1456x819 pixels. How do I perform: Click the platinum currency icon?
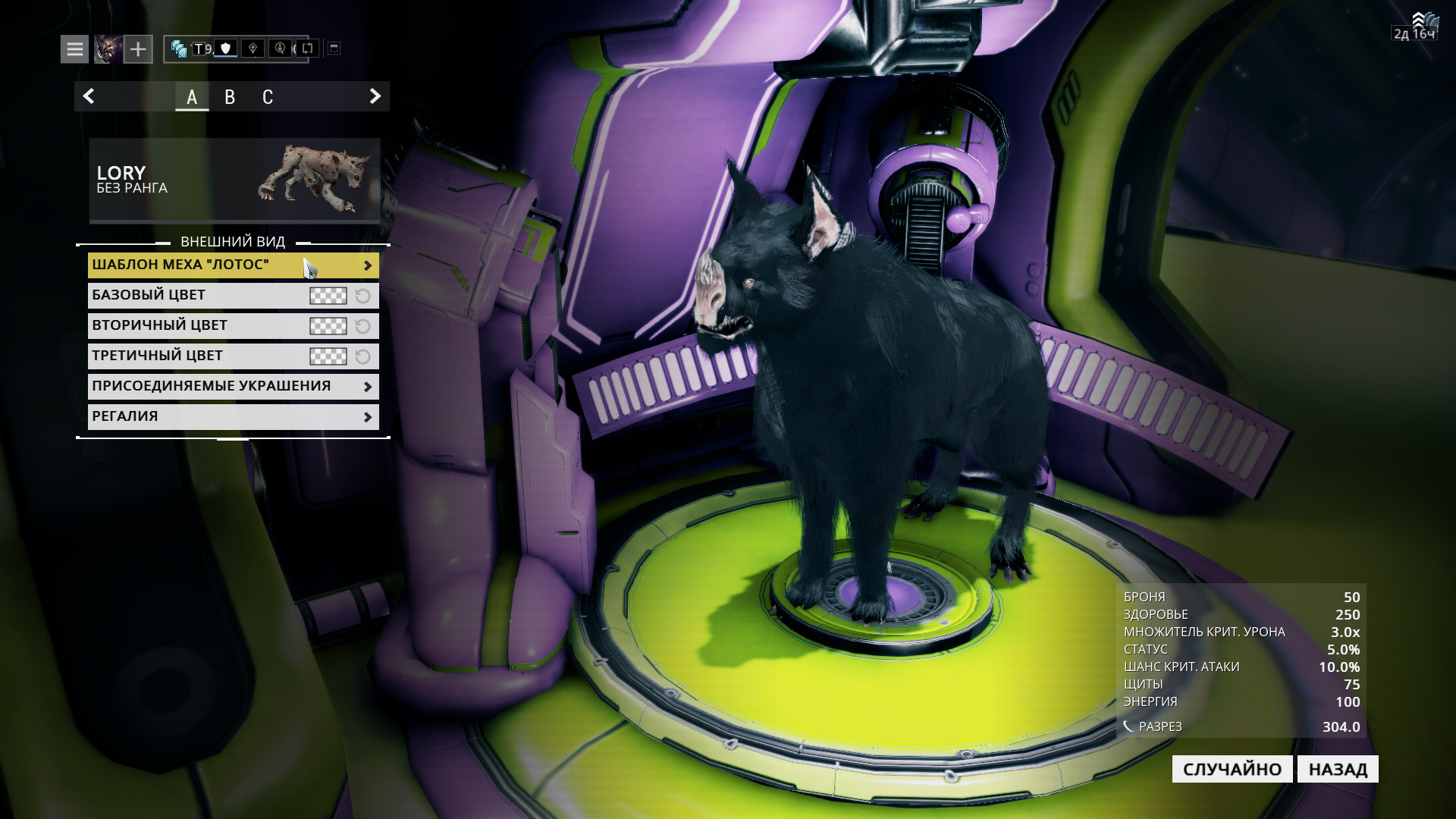180,49
